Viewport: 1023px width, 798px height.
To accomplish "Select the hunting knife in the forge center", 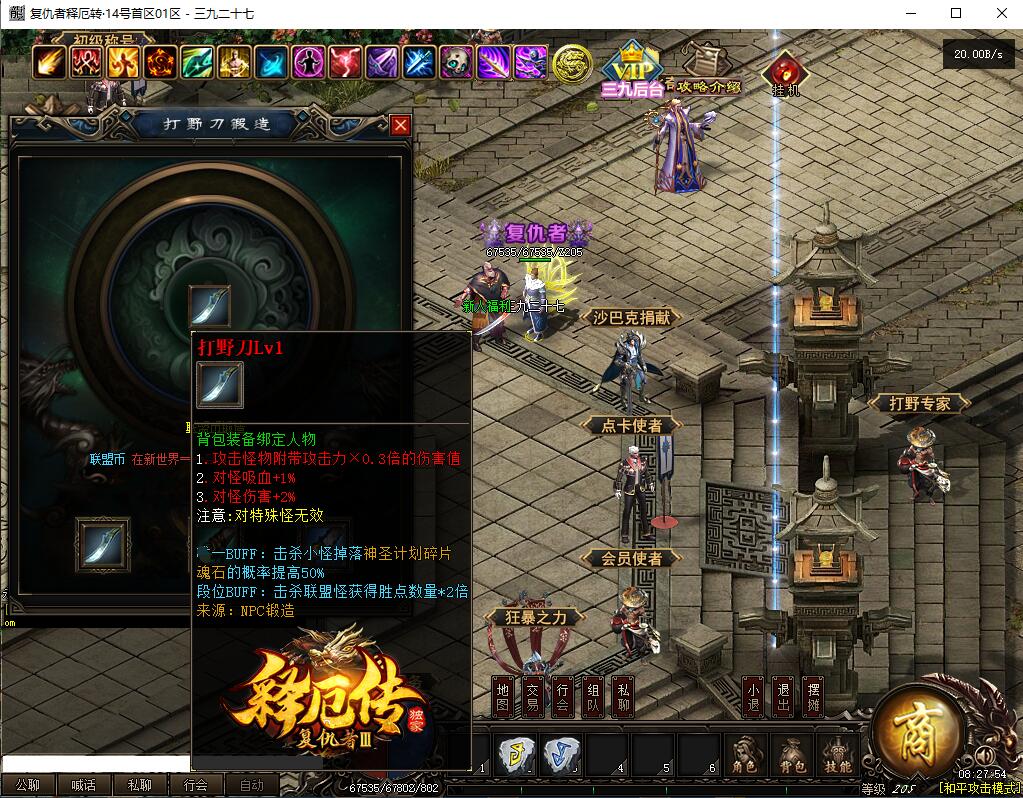I will click(210, 305).
